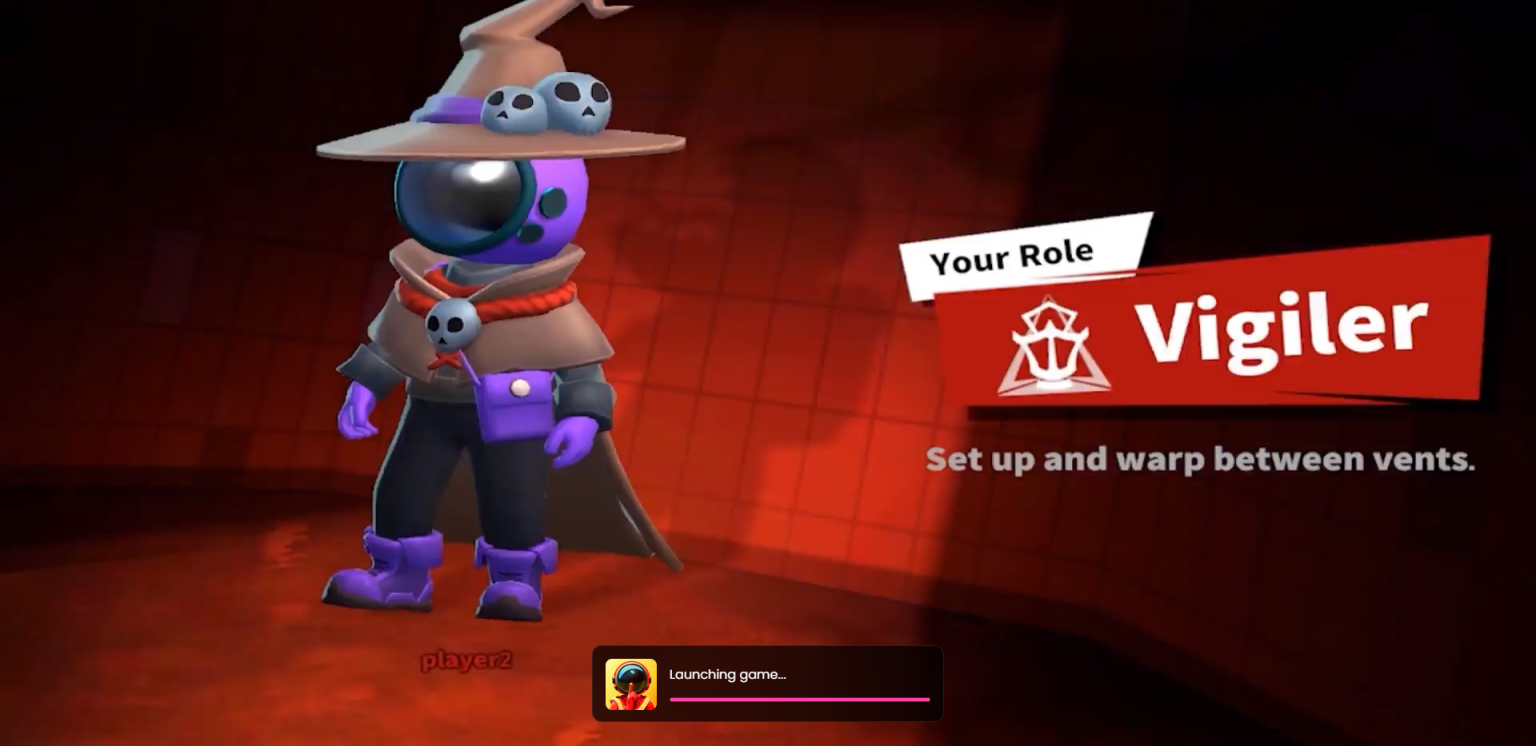This screenshot has height=746, width=1536.
Task: Click the Launching game... status label
Action: click(729, 675)
